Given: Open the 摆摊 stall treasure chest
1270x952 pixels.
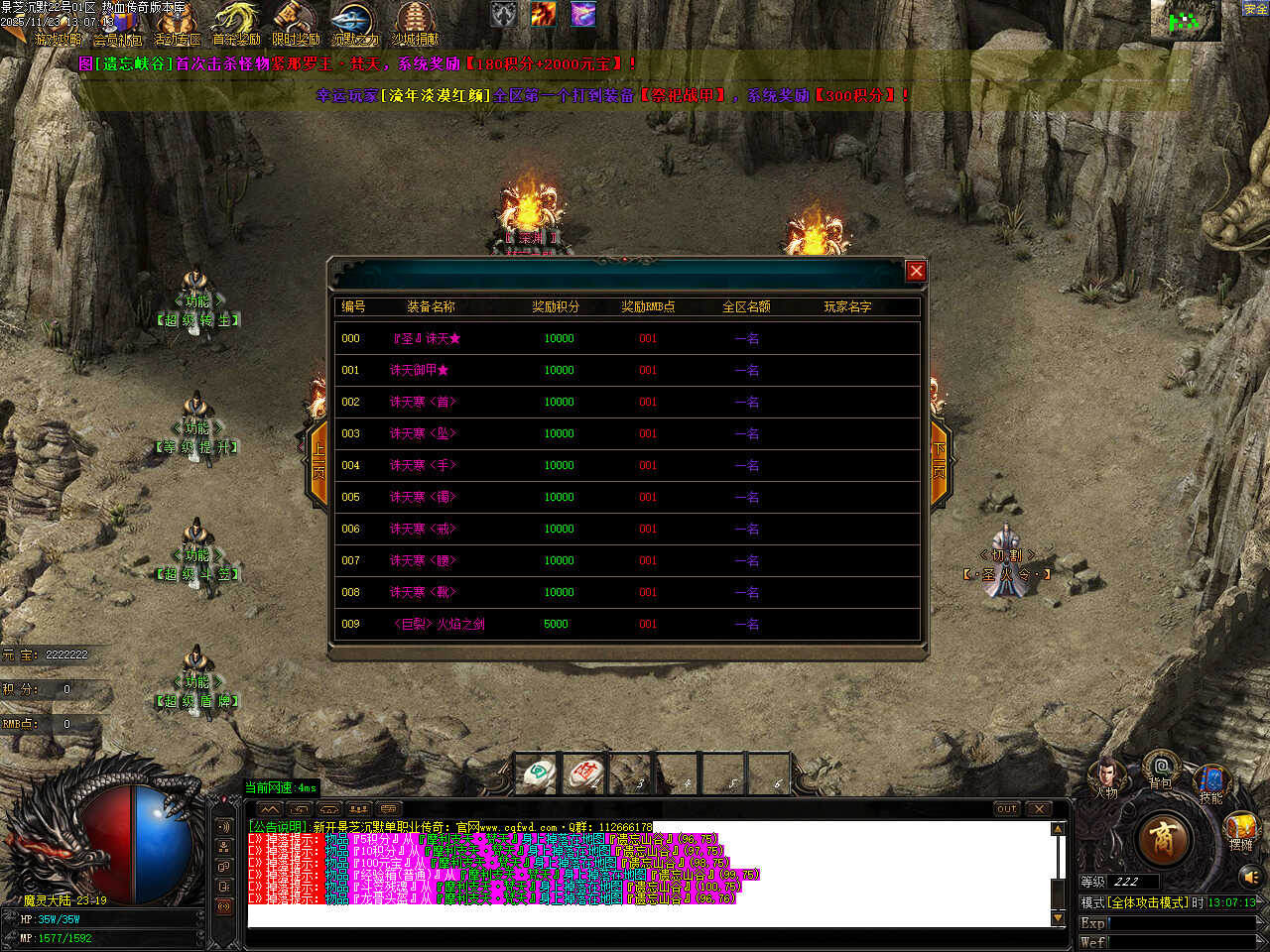Looking at the screenshot, I should coord(1241,830).
